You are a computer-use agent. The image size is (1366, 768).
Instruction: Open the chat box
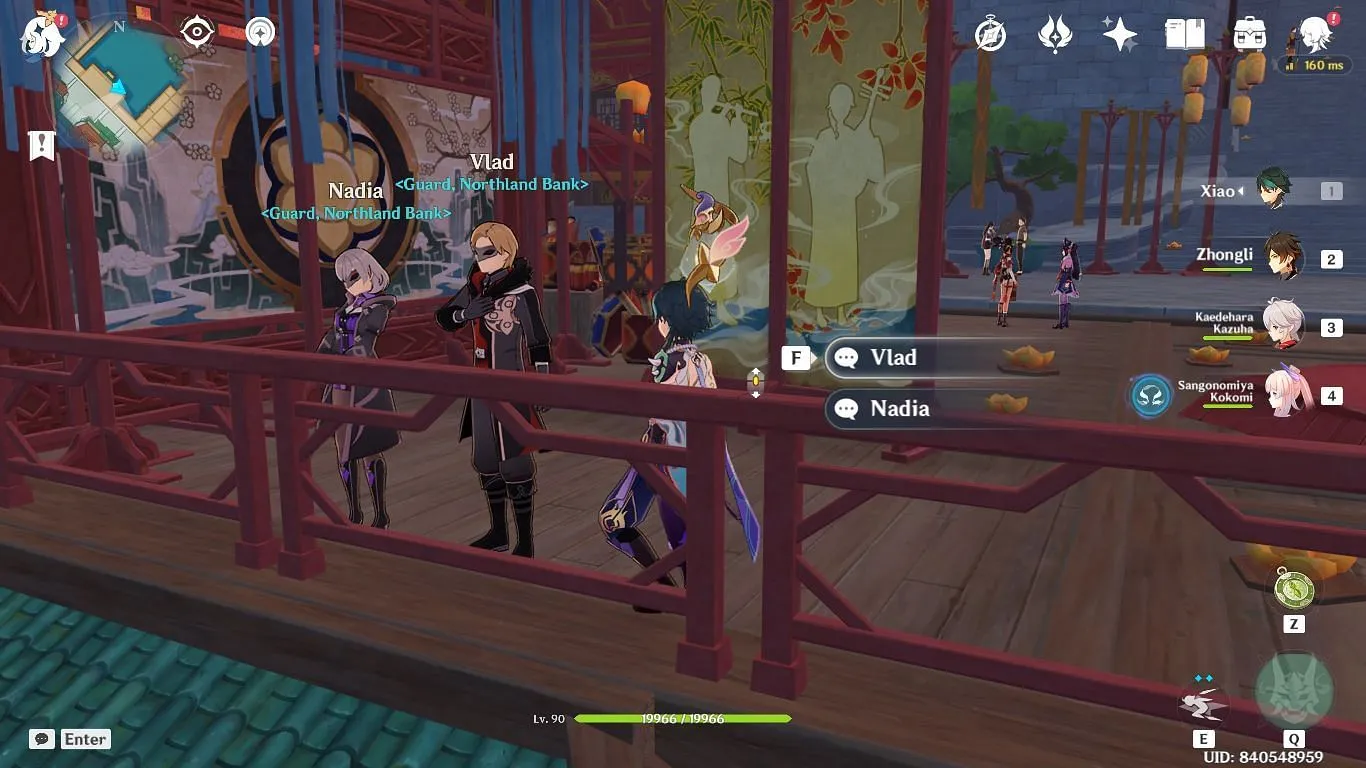pos(70,739)
